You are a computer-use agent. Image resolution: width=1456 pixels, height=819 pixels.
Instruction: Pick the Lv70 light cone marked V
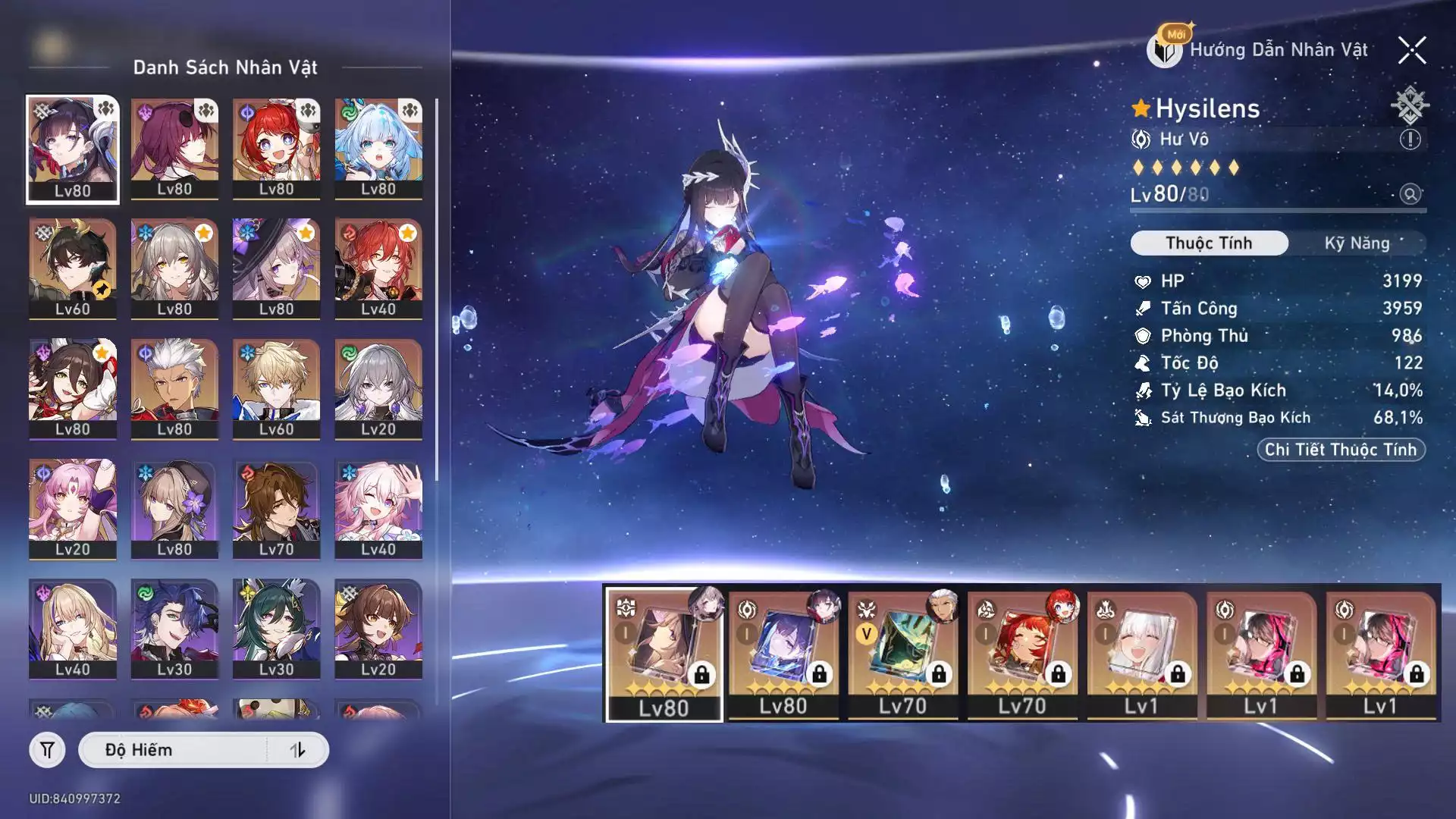point(902,653)
